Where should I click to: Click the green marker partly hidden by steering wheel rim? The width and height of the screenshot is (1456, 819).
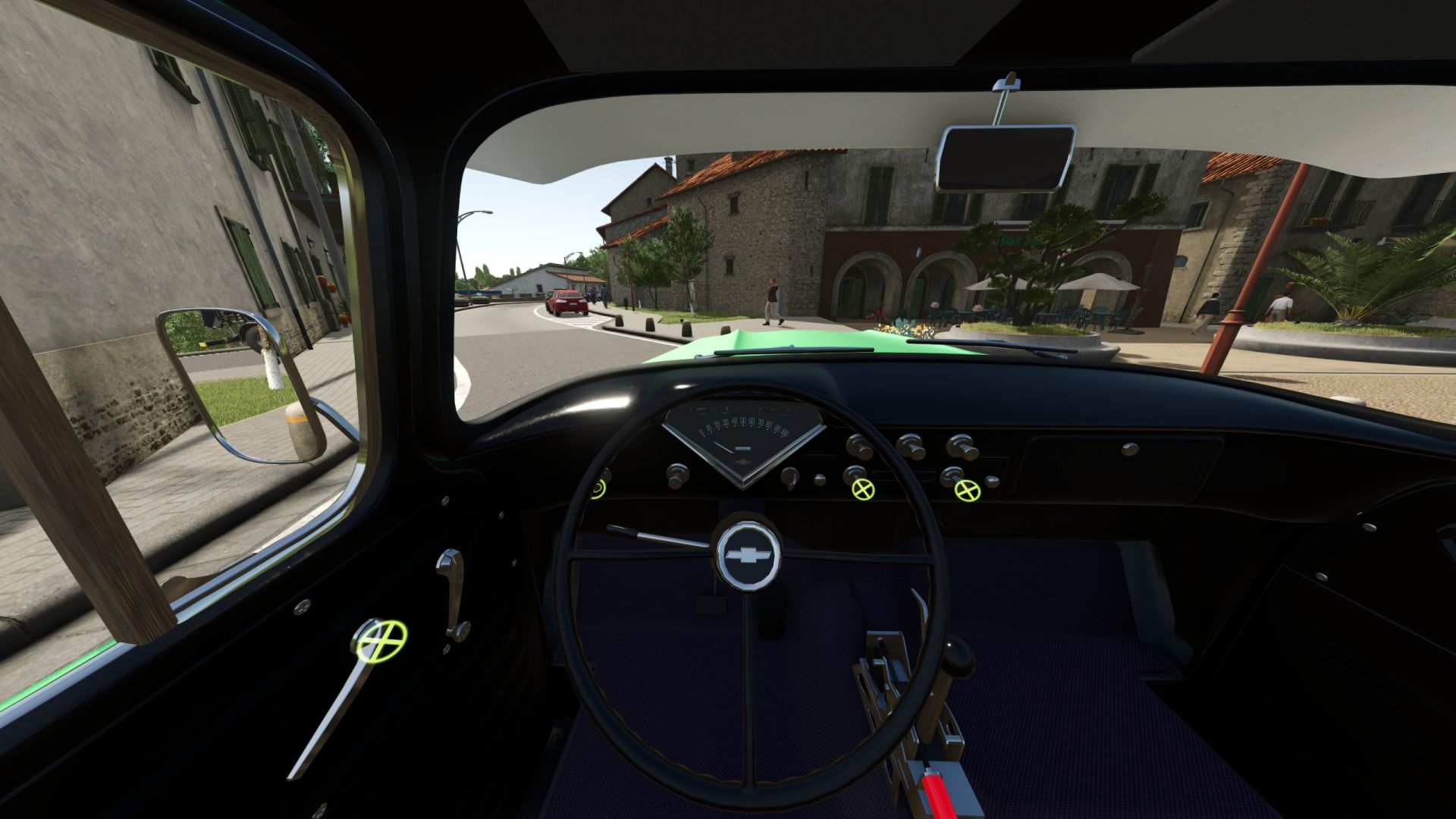click(x=599, y=489)
